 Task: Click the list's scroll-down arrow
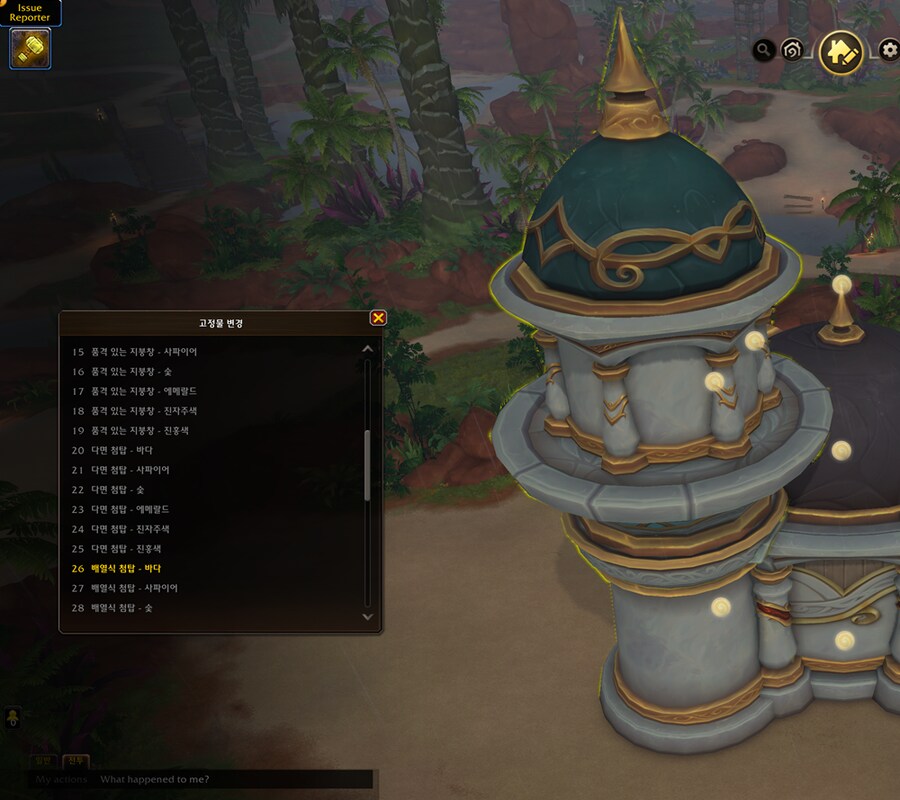click(367, 617)
